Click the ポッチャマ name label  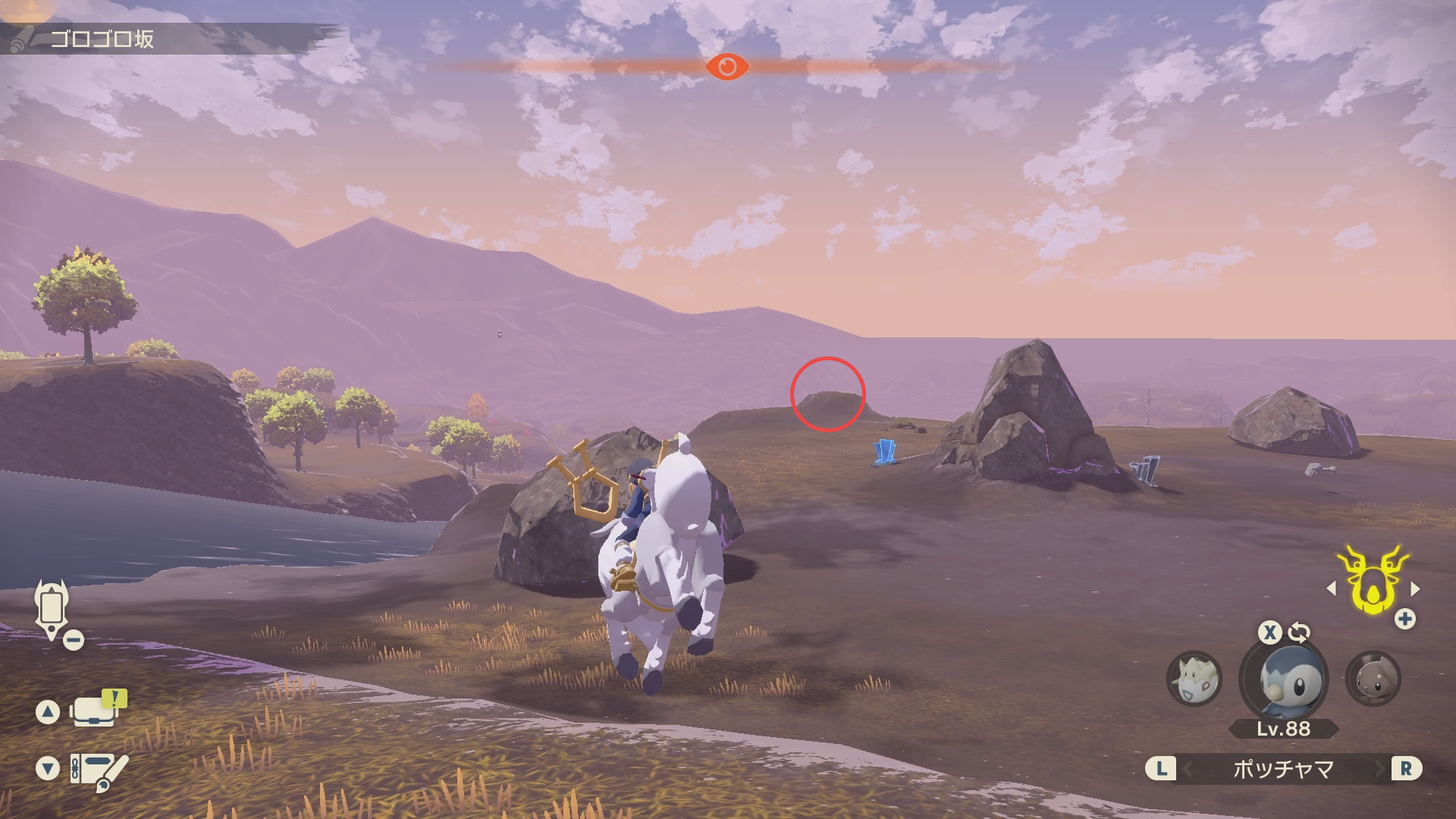[1283, 769]
